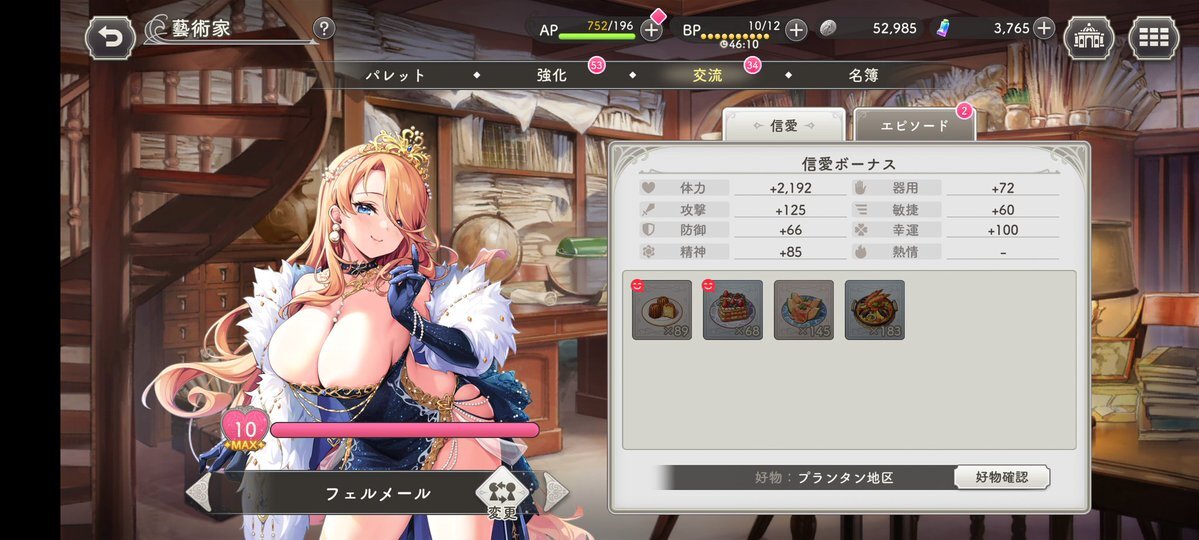
Task: Select the 信愛 panel tab
Action: click(x=784, y=126)
